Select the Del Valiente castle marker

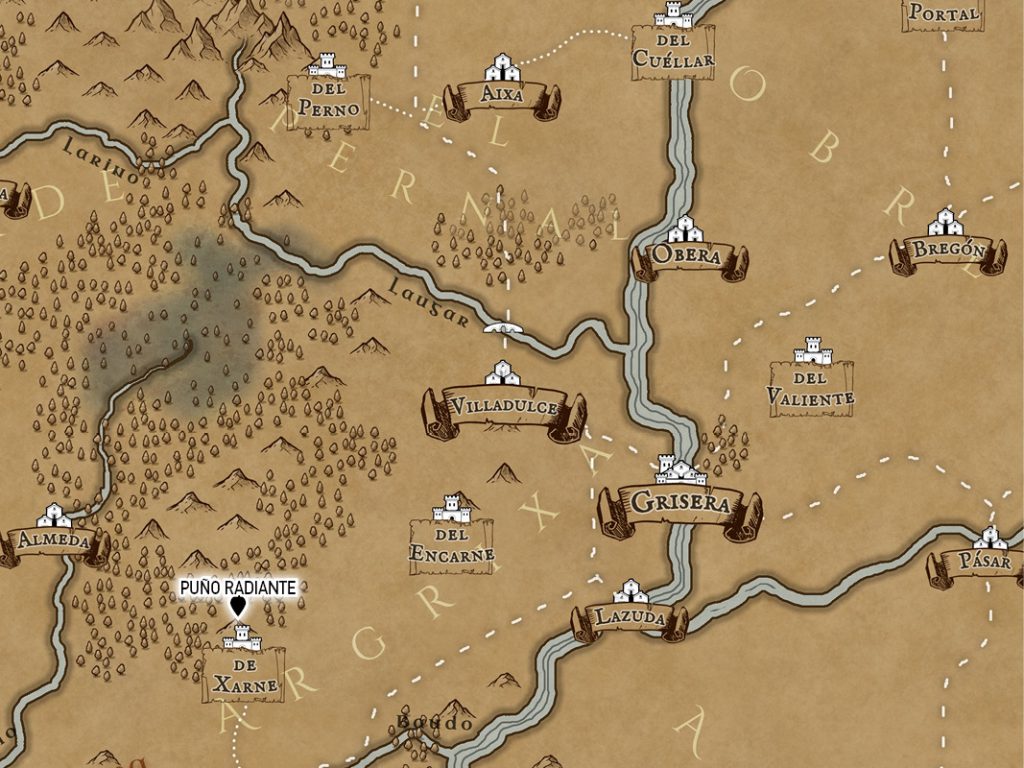tap(812, 352)
